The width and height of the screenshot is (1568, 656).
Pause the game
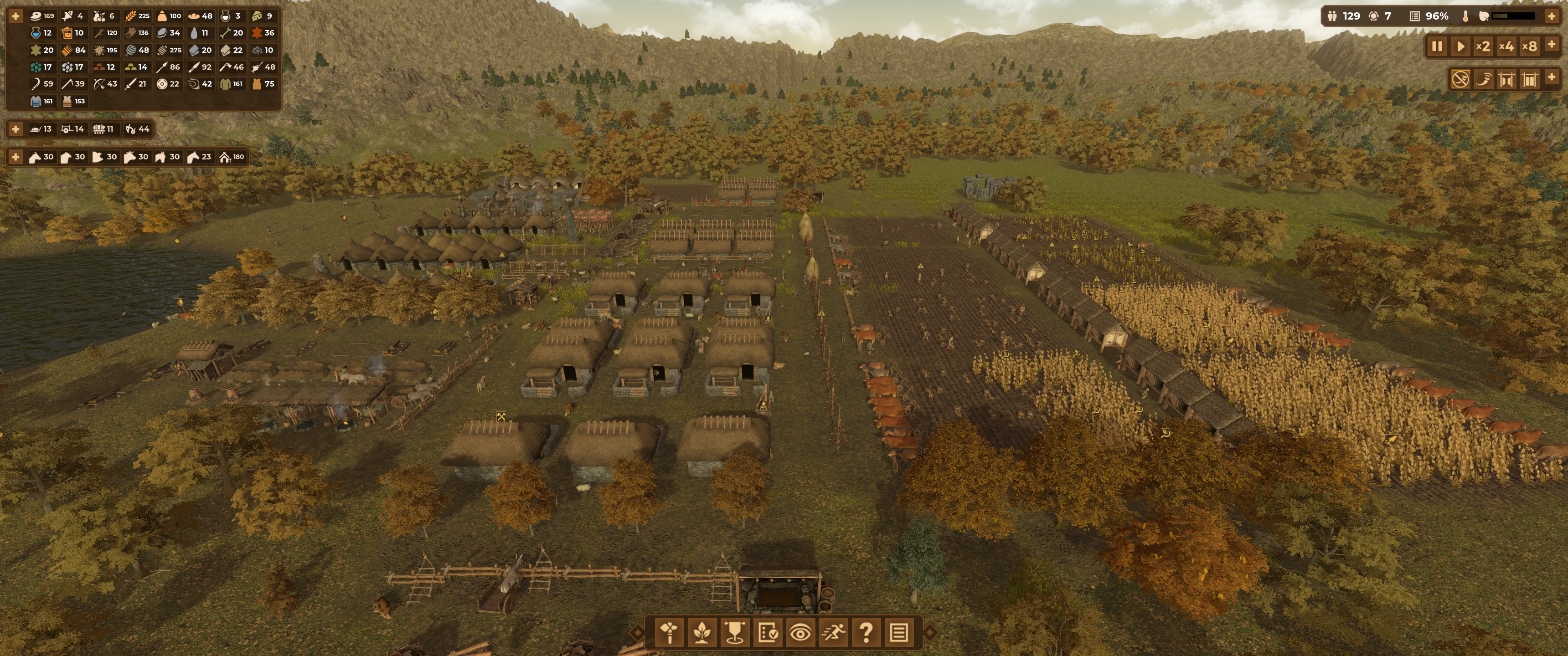tap(1437, 46)
